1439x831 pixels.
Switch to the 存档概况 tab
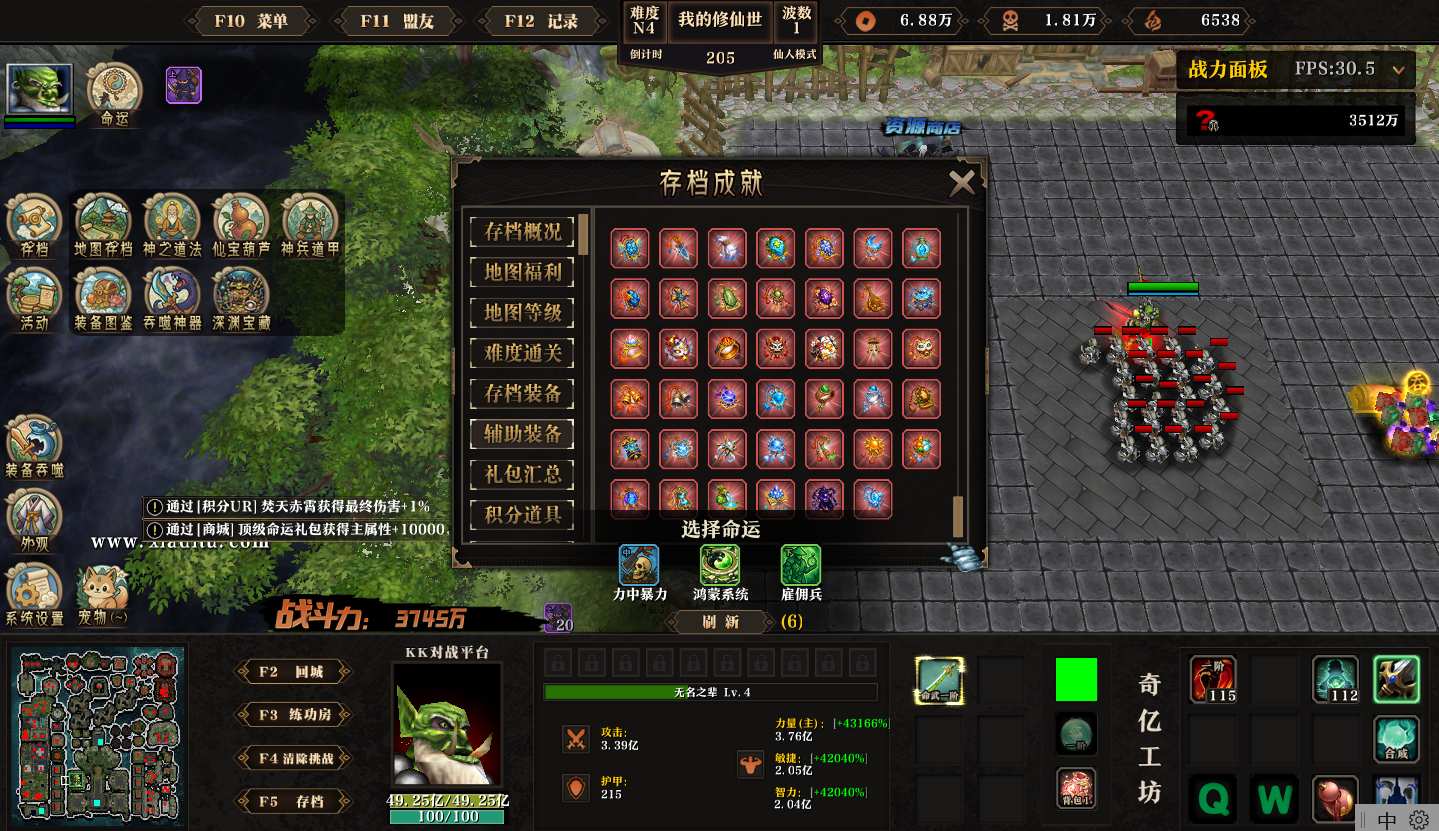[x=522, y=232]
